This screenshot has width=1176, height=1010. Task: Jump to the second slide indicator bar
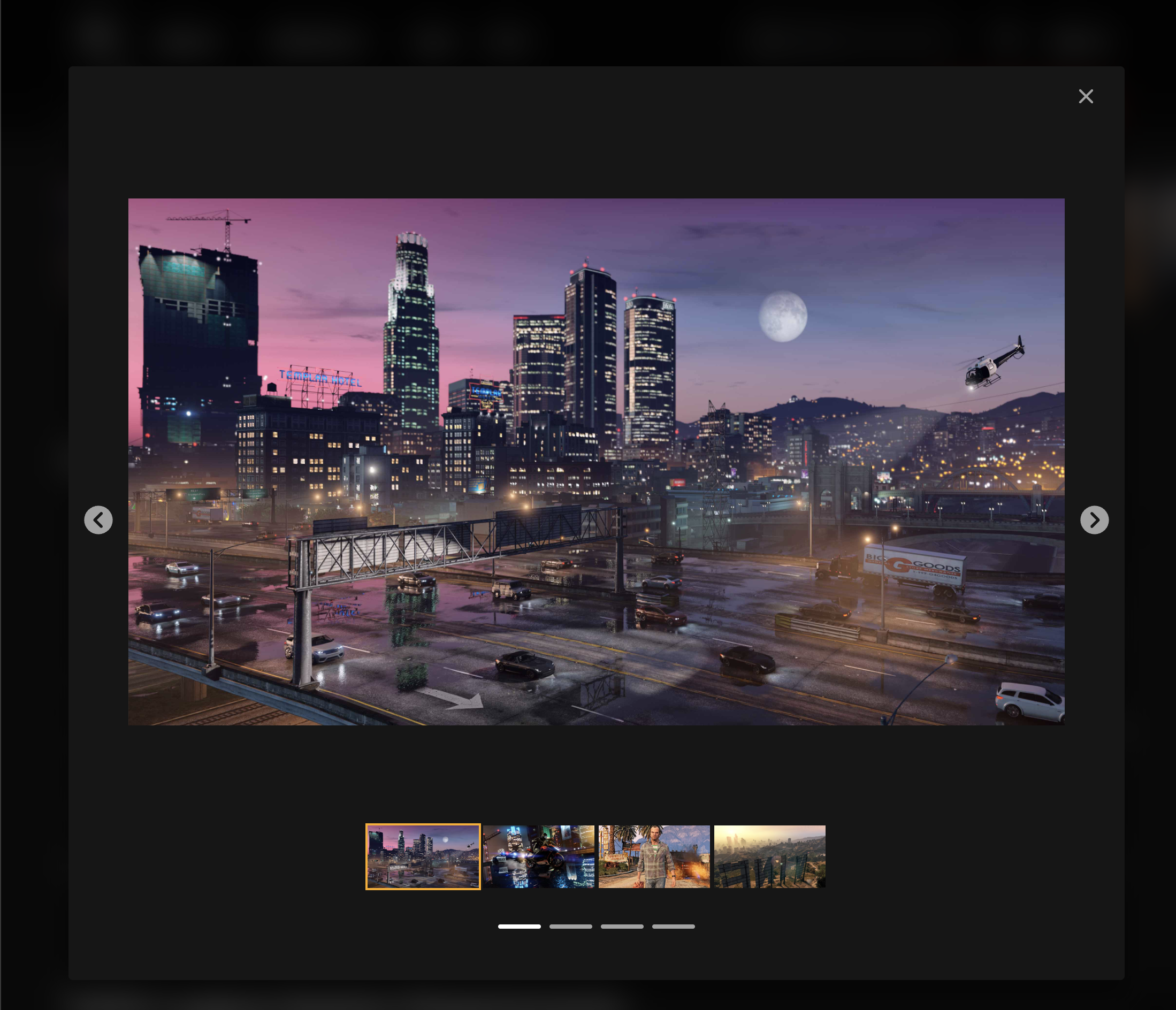pos(571,926)
